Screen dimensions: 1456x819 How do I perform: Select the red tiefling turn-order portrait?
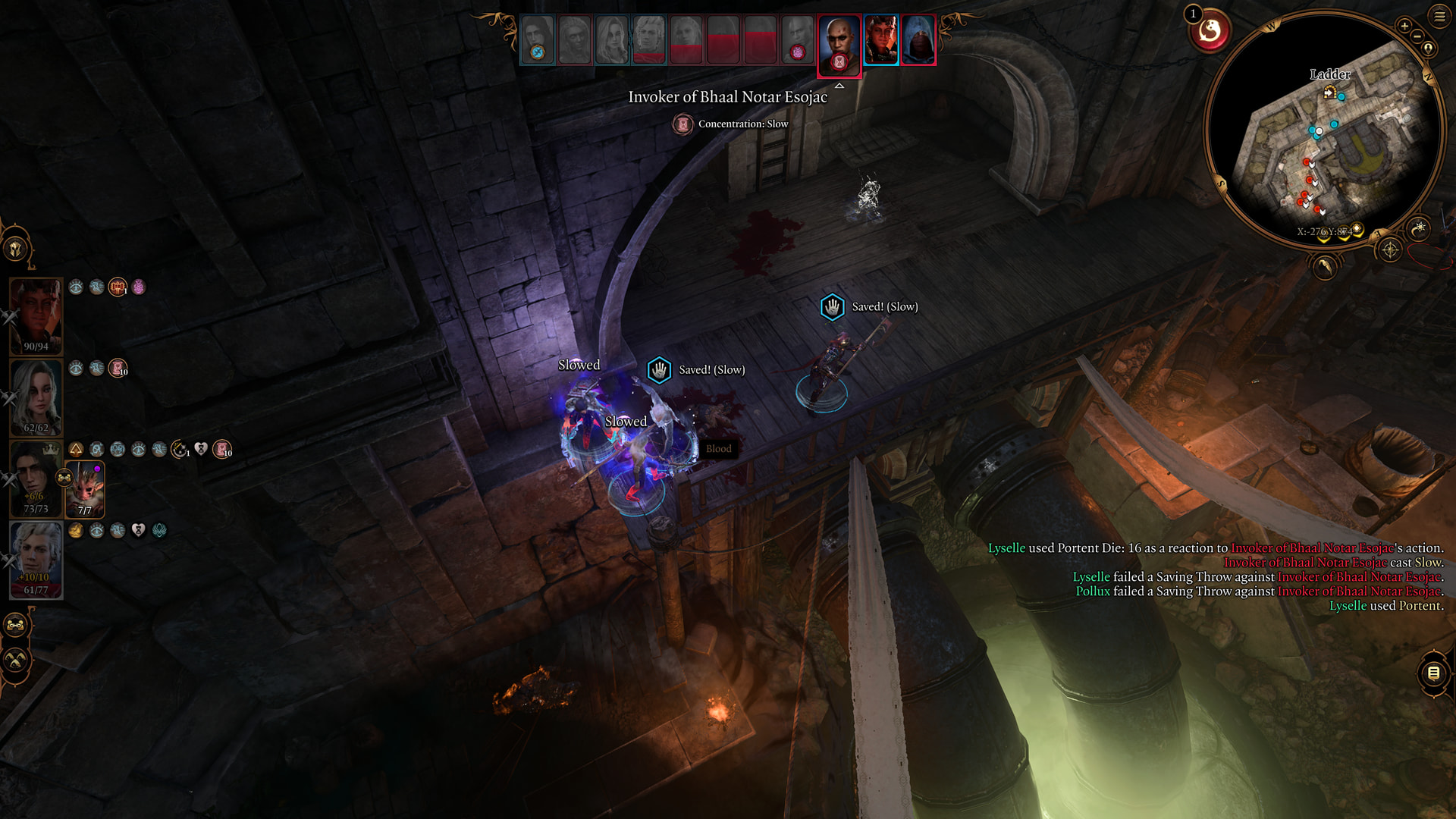click(x=880, y=39)
